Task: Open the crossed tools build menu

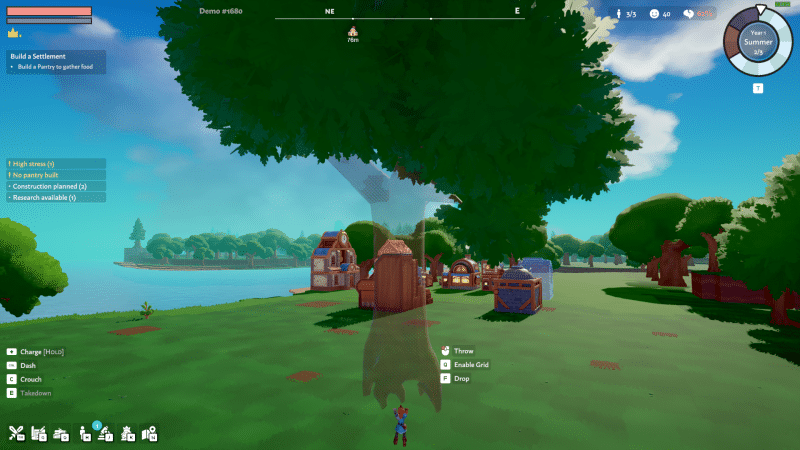Action: pos(16,433)
